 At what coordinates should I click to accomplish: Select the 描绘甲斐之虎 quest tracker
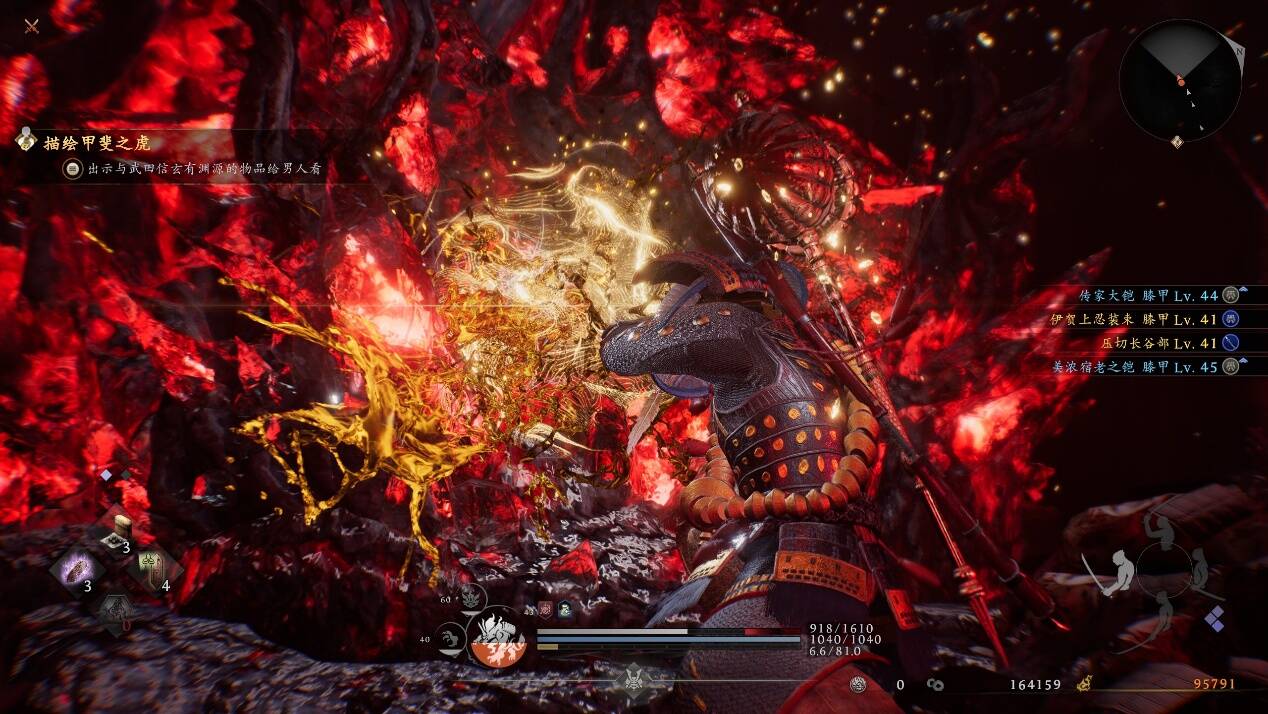pos(96,143)
